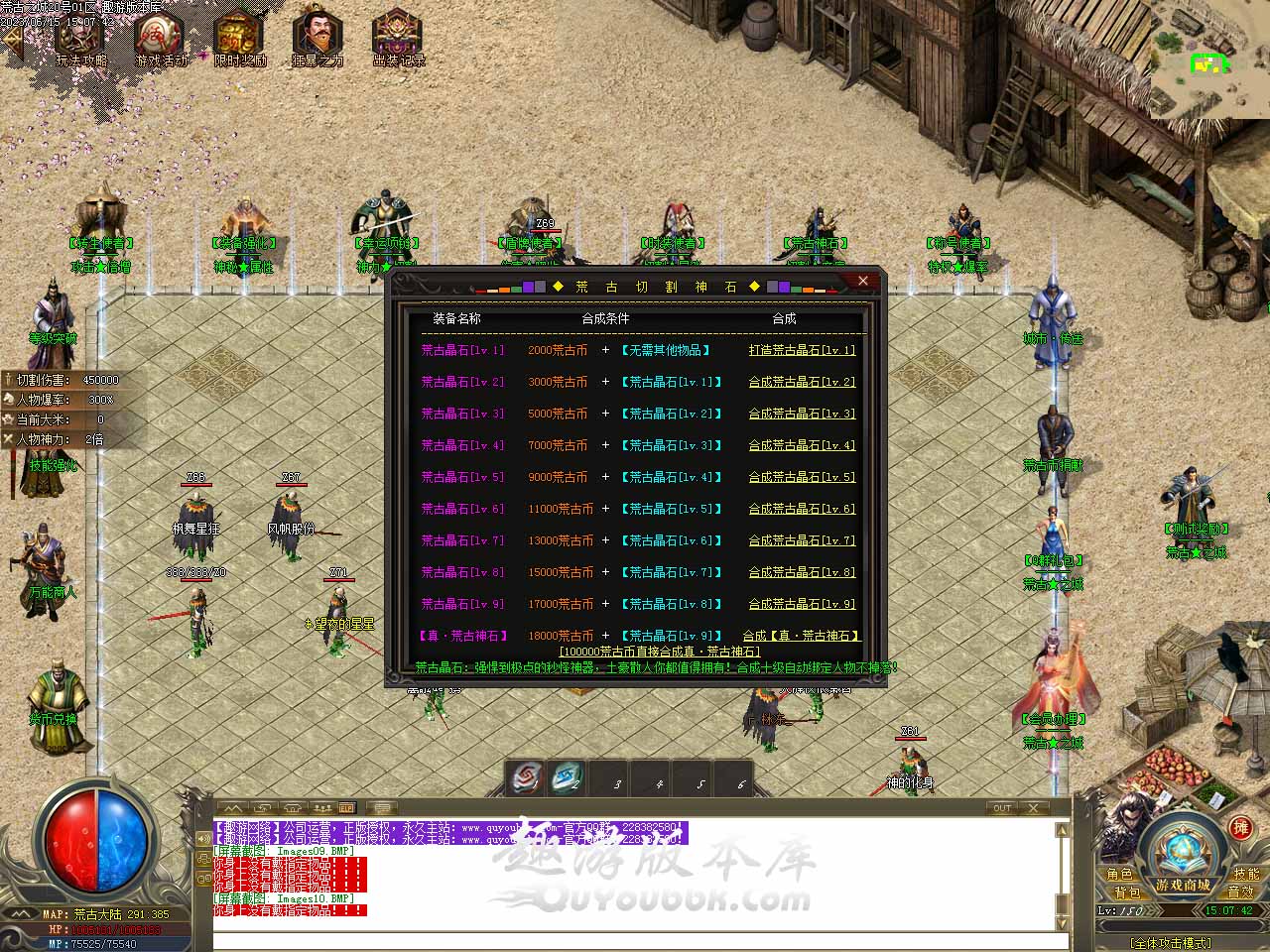Enter the 游戏商城 game shop
Image resolution: width=1270 pixels, height=952 pixels.
click(x=1182, y=885)
